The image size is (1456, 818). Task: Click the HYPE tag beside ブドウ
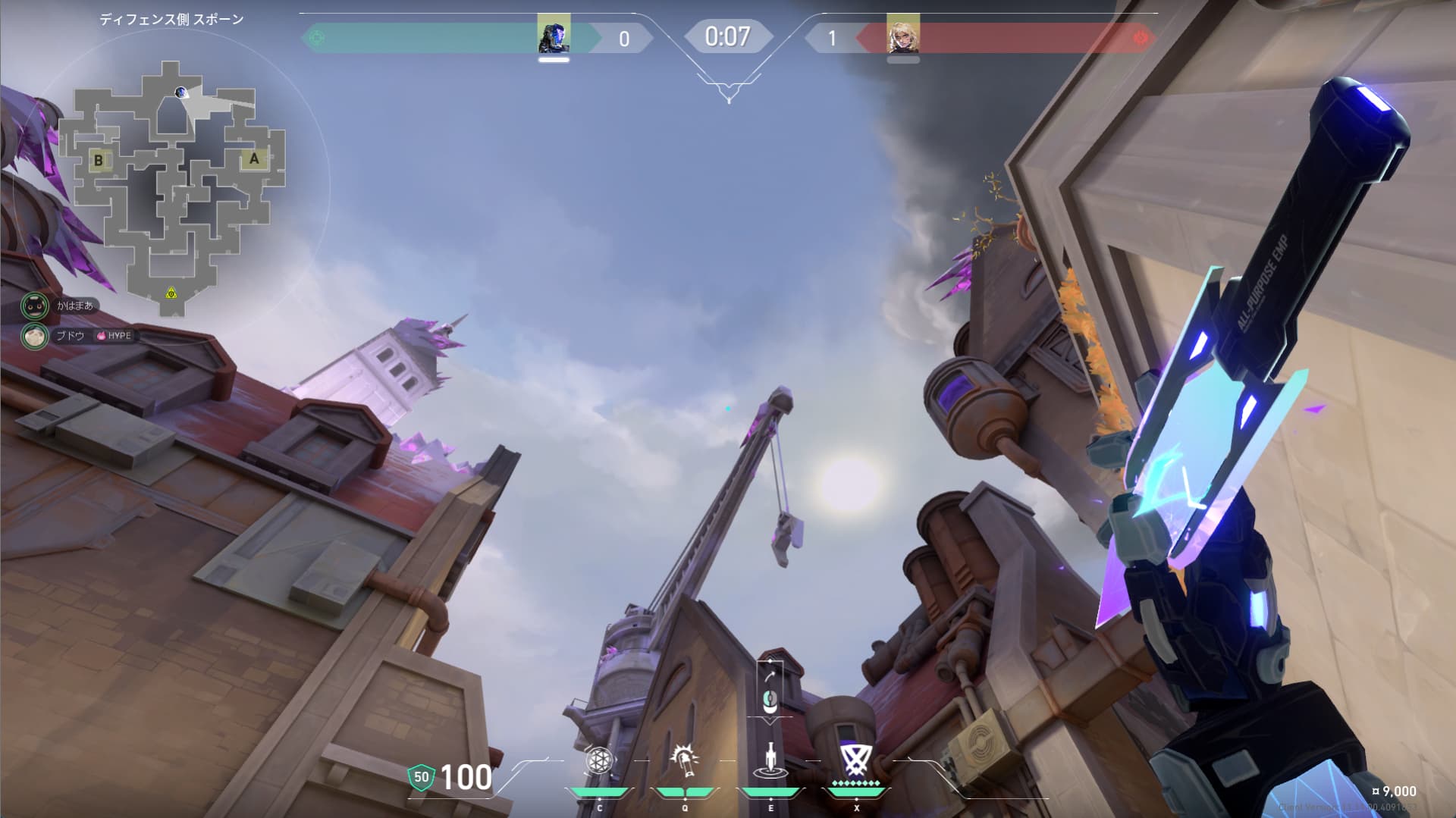(115, 335)
